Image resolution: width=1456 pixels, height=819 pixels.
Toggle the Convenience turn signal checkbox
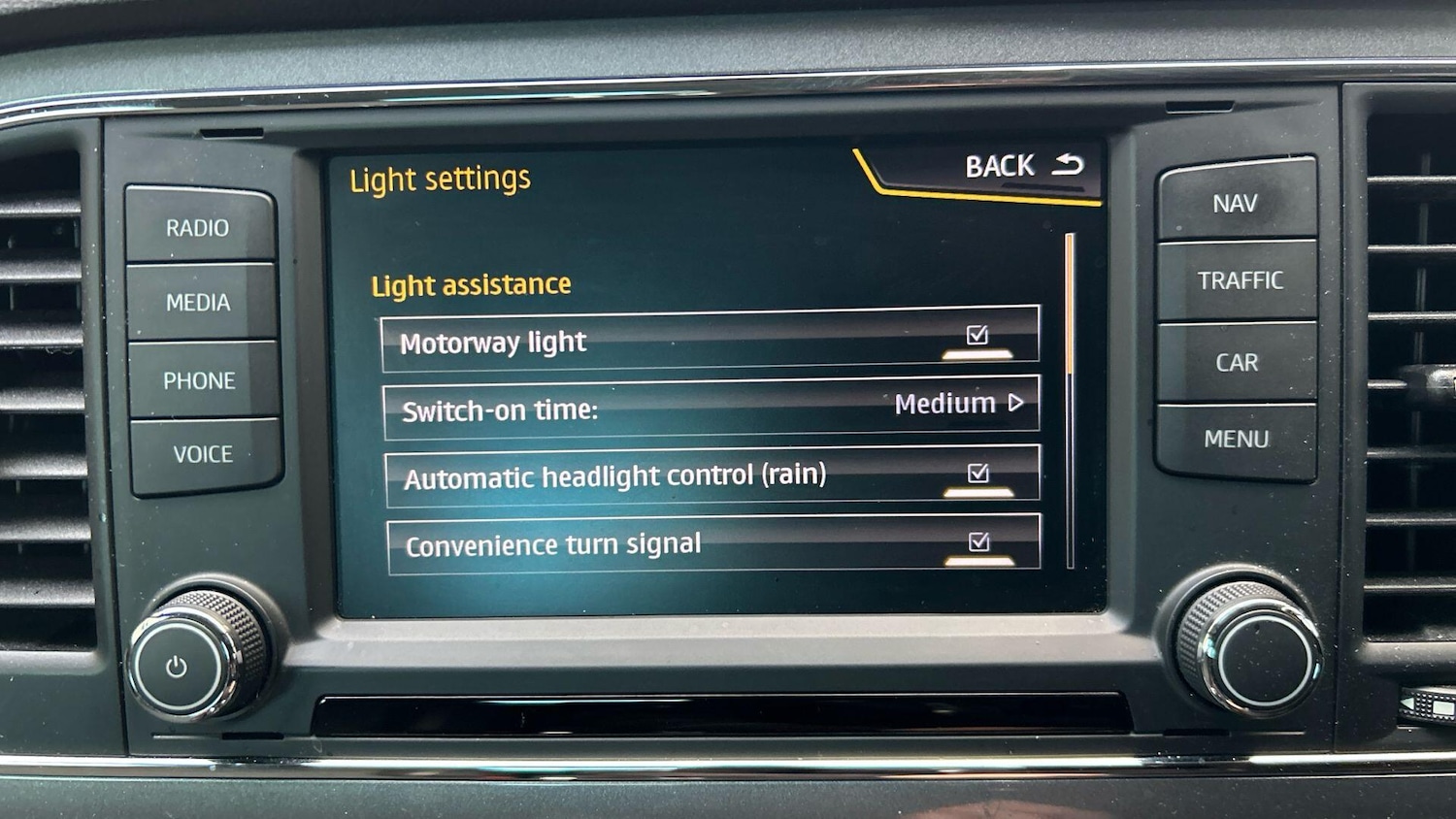pos(979,542)
